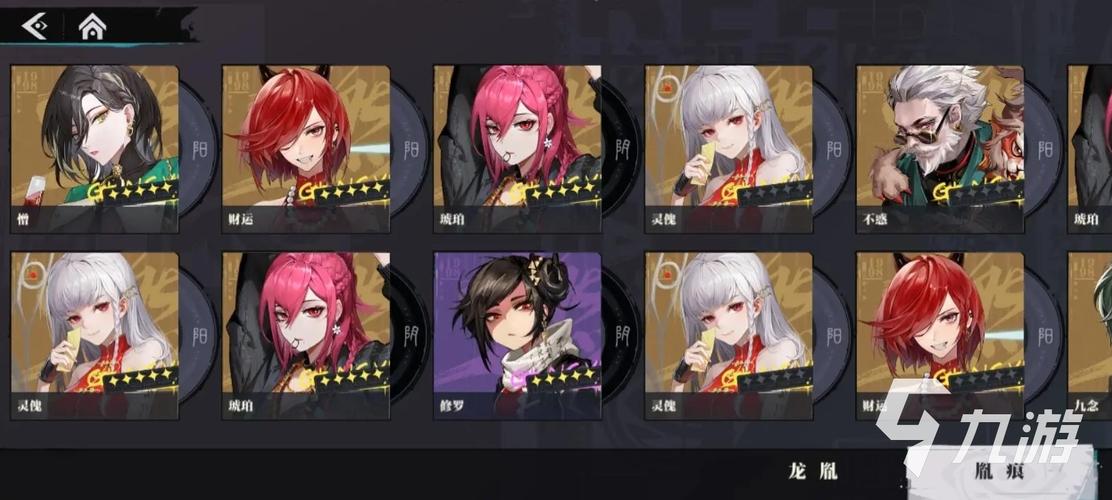Pick the purple 修罗 character card
This screenshot has width=1112, height=500.
517,334
